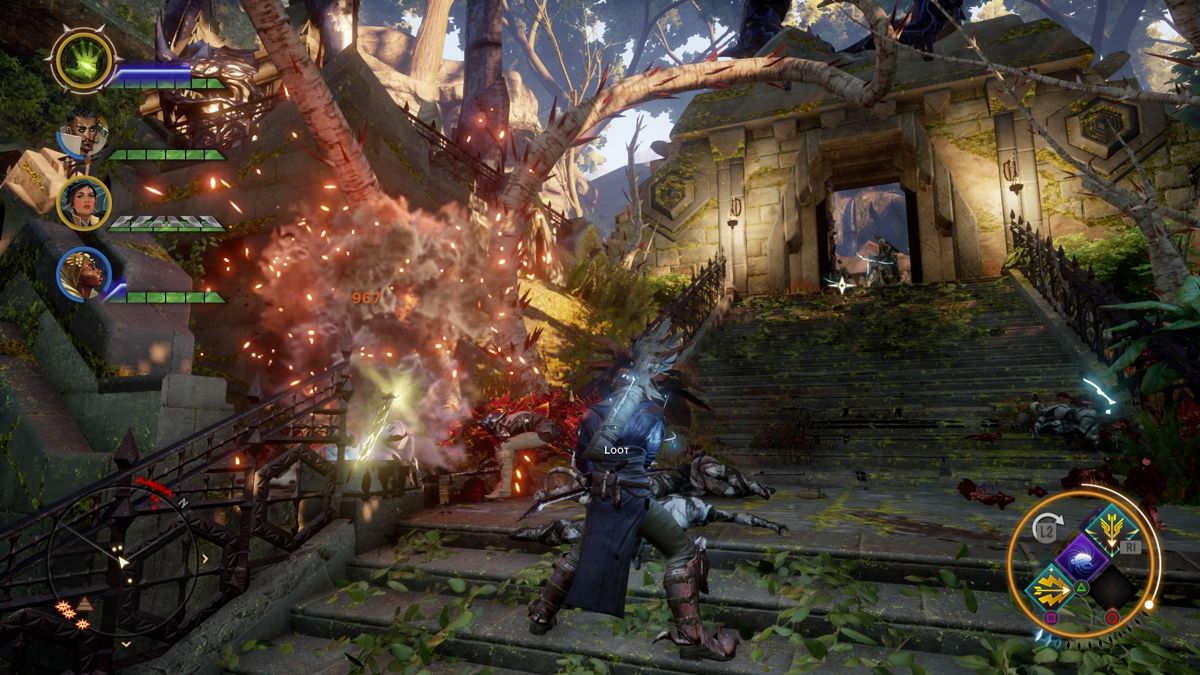Viewport: 1200px width, 675px height.
Task: Click the Loot label on the fallen enemy
Action: pyautogui.click(x=616, y=451)
